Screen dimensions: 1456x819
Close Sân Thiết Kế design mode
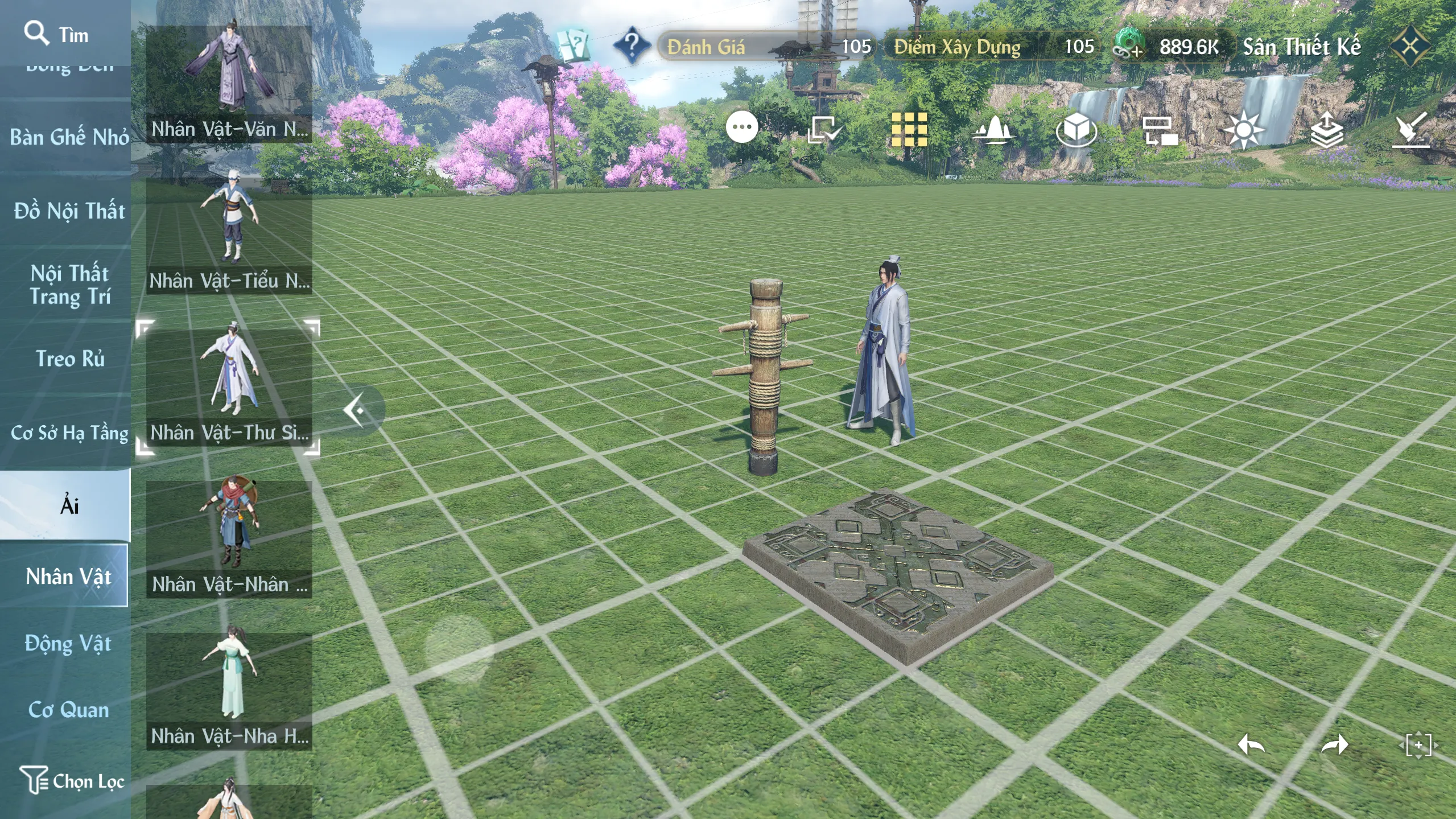click(1410, 46)
